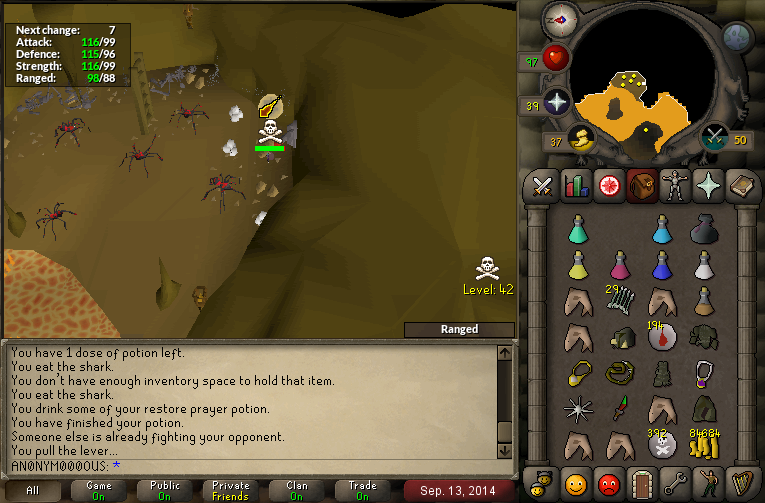Open the Quest List tab
This screenshot has width=765, height=503.
(x=609, y=186)
